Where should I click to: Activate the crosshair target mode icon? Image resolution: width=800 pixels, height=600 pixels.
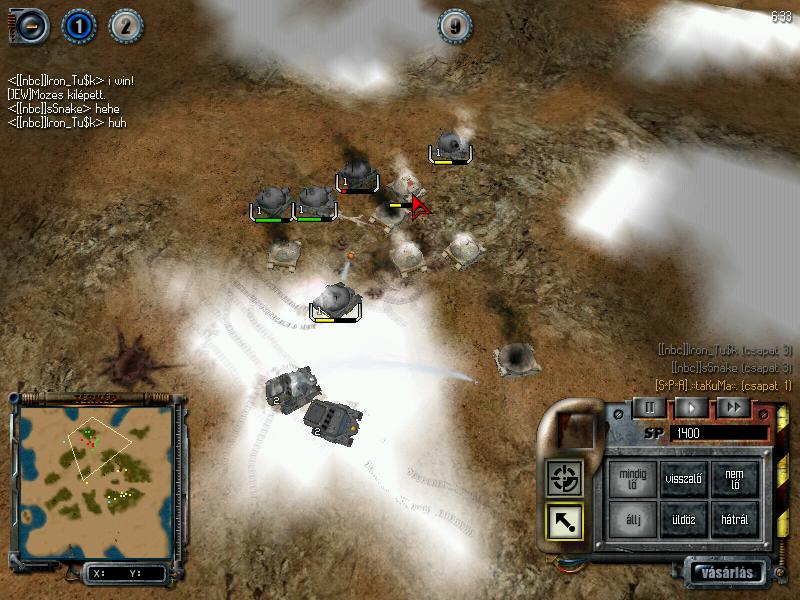(x=563, y=479)
